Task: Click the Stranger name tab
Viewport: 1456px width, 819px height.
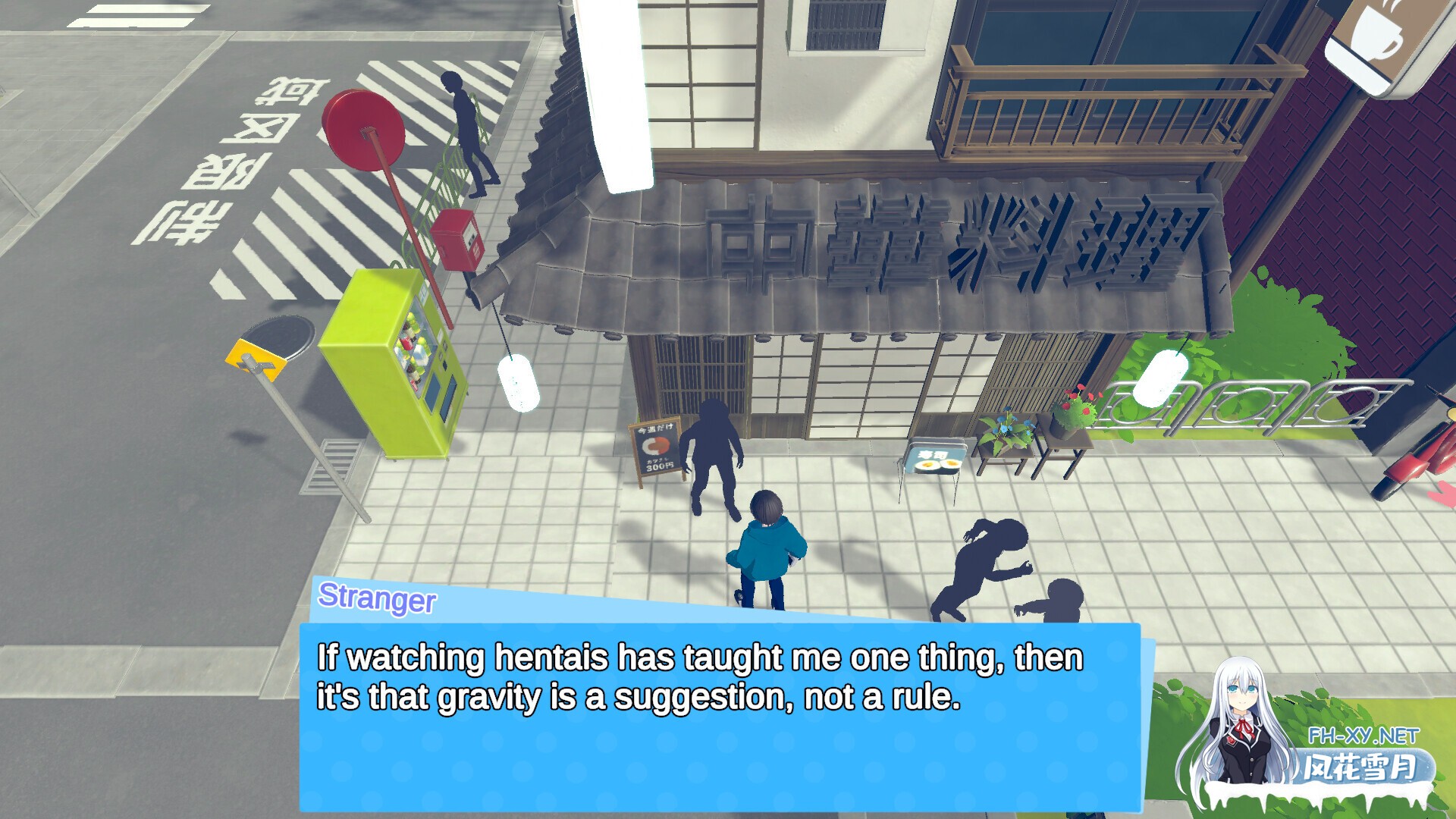Action: tap(377, 601)
